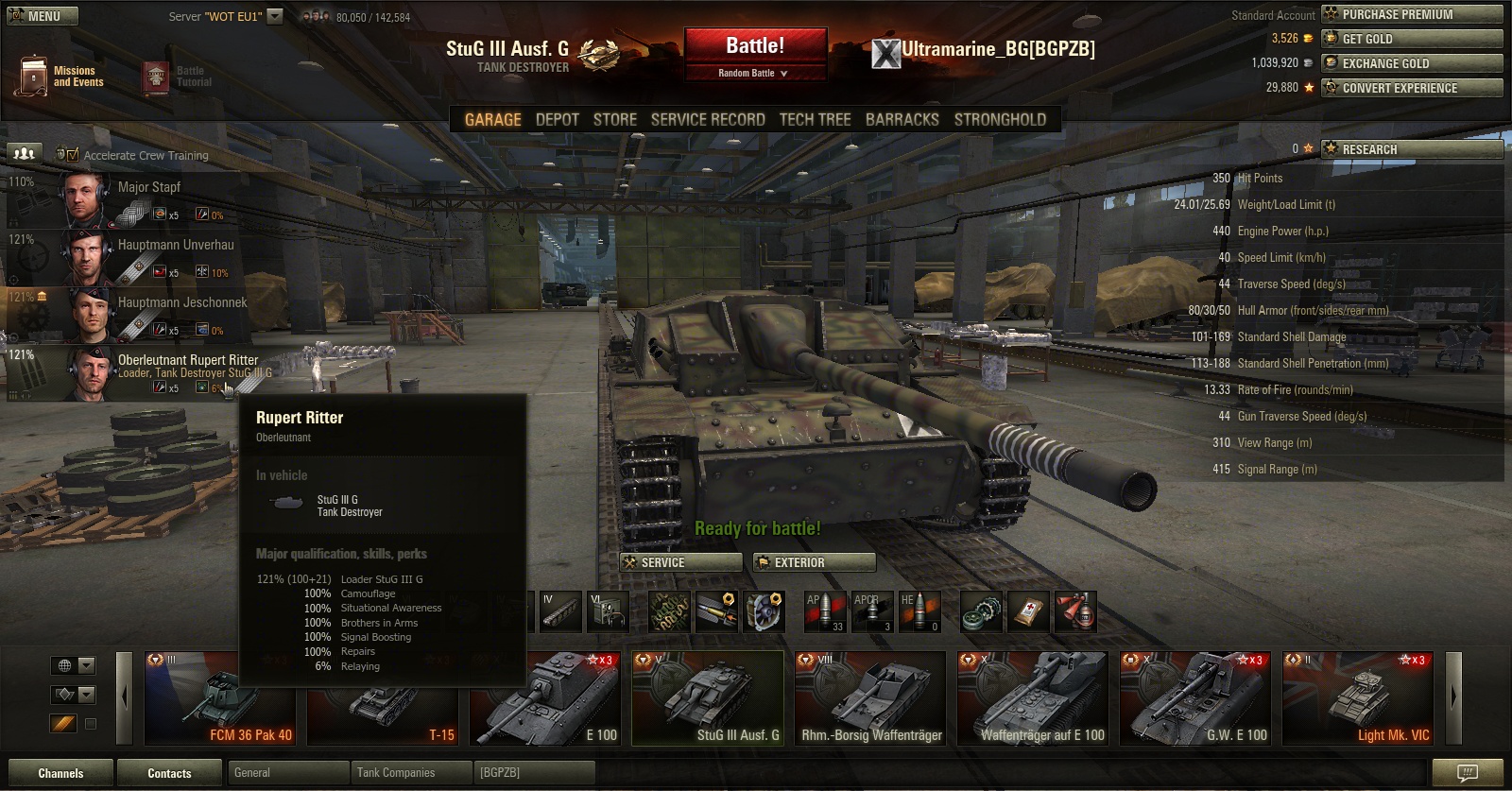Viewport: 1512px width, 791px height.
Task: Toggle Accelerate Crew Training checkbox
Action: (73, 155)
